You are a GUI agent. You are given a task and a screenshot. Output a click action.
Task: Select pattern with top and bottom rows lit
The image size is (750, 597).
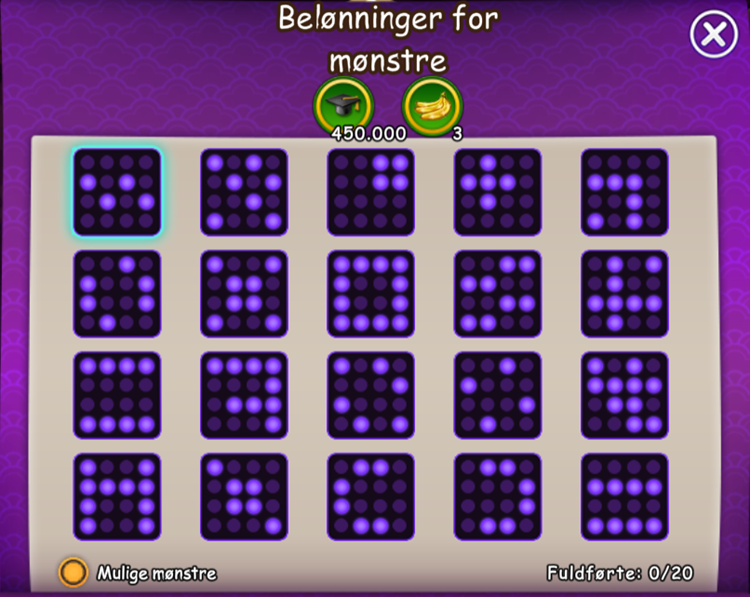tap(117, 394)
